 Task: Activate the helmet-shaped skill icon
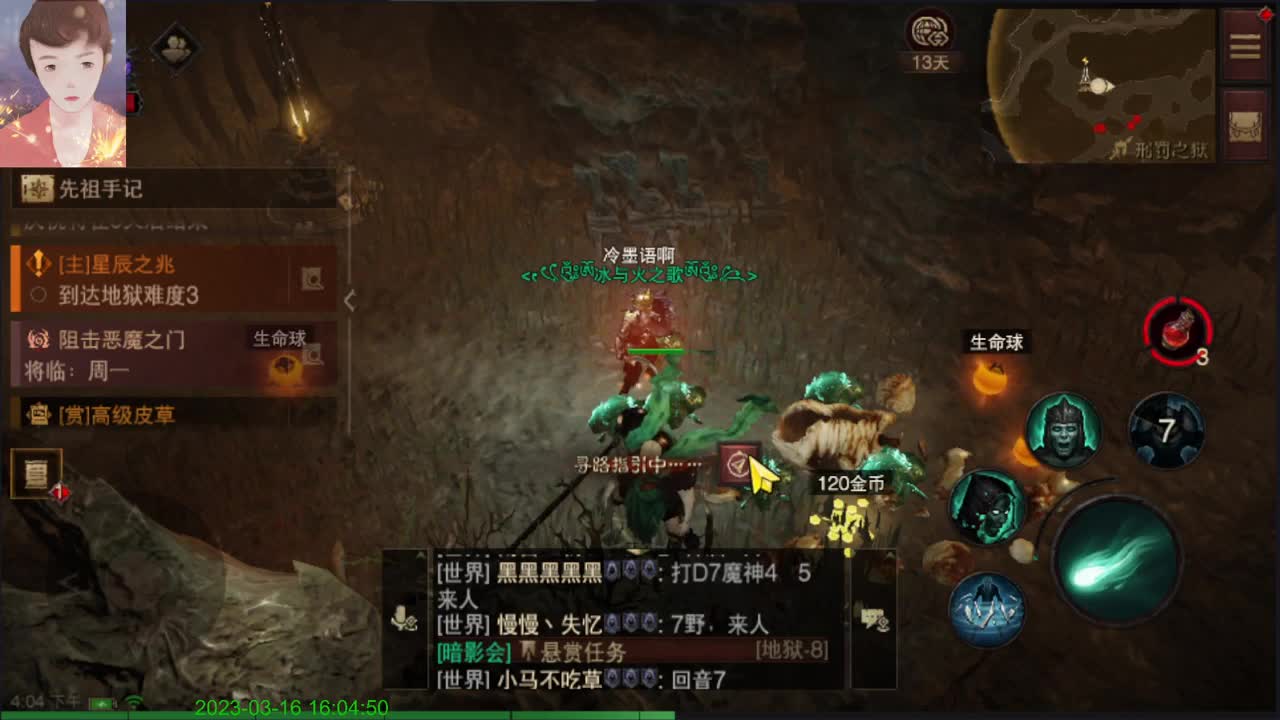(1063, 430)
